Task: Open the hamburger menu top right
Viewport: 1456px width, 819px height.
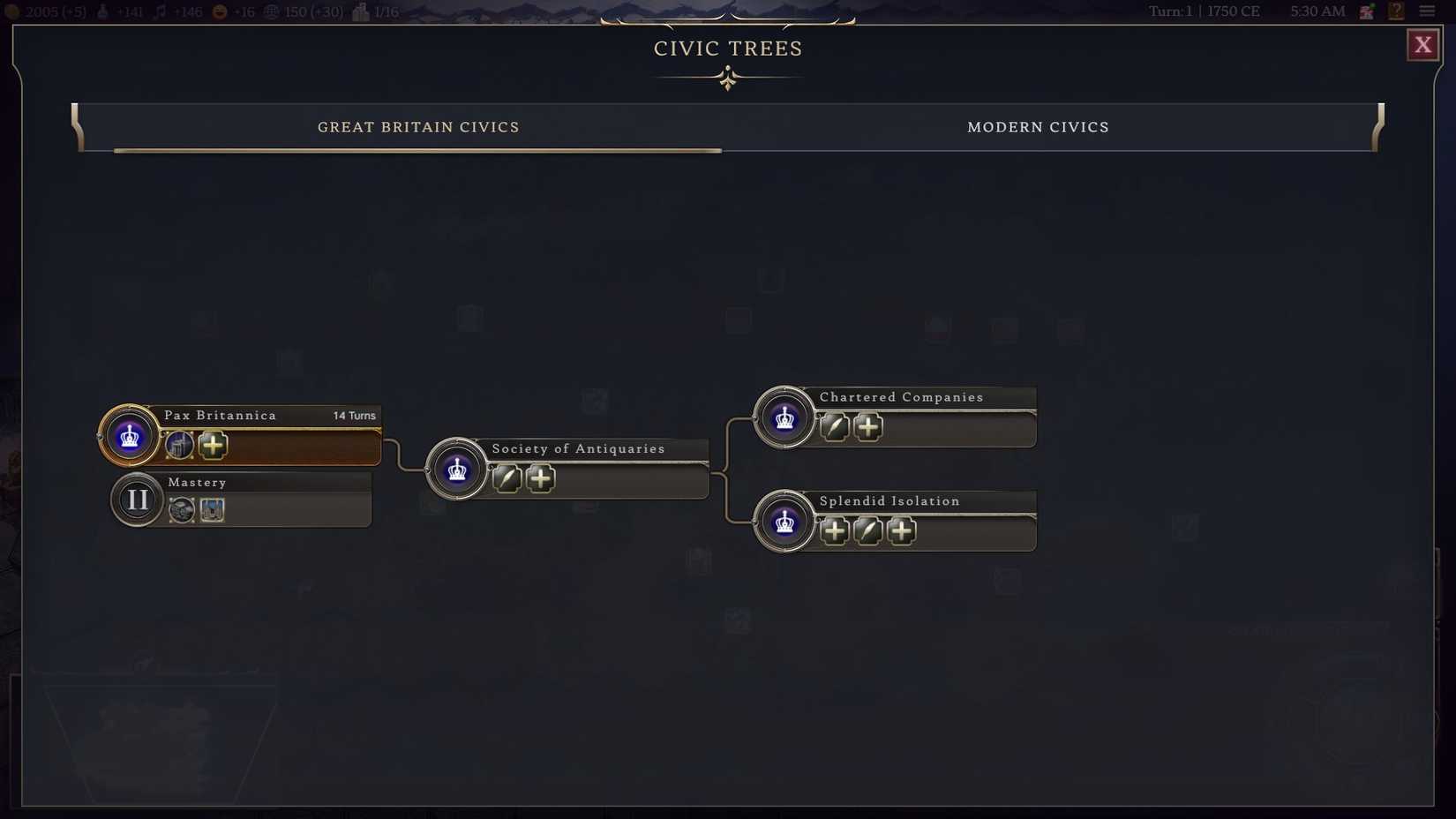Action: point(1429,11)
